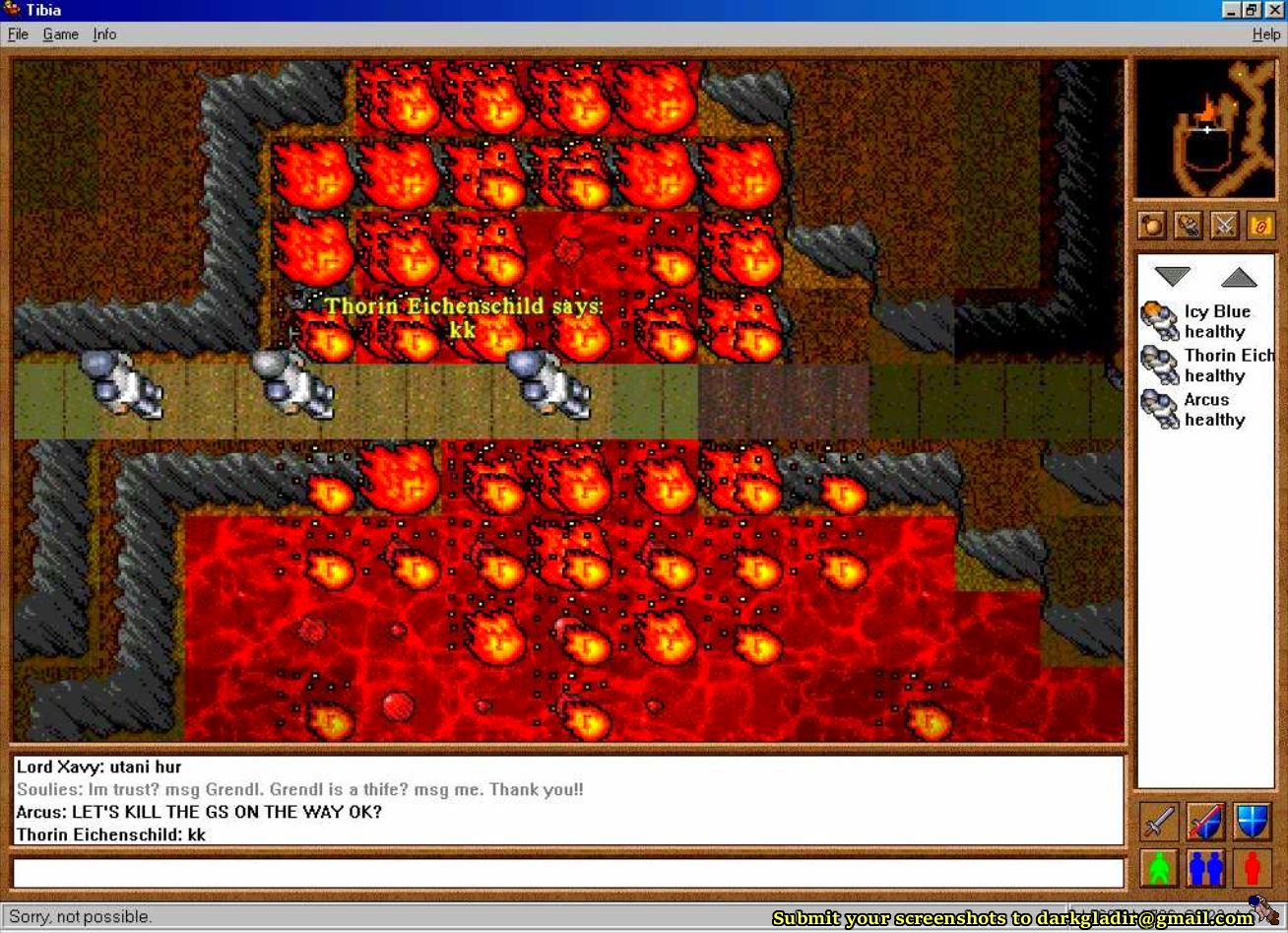Switch to full defense shield mode

(1252, 821)
